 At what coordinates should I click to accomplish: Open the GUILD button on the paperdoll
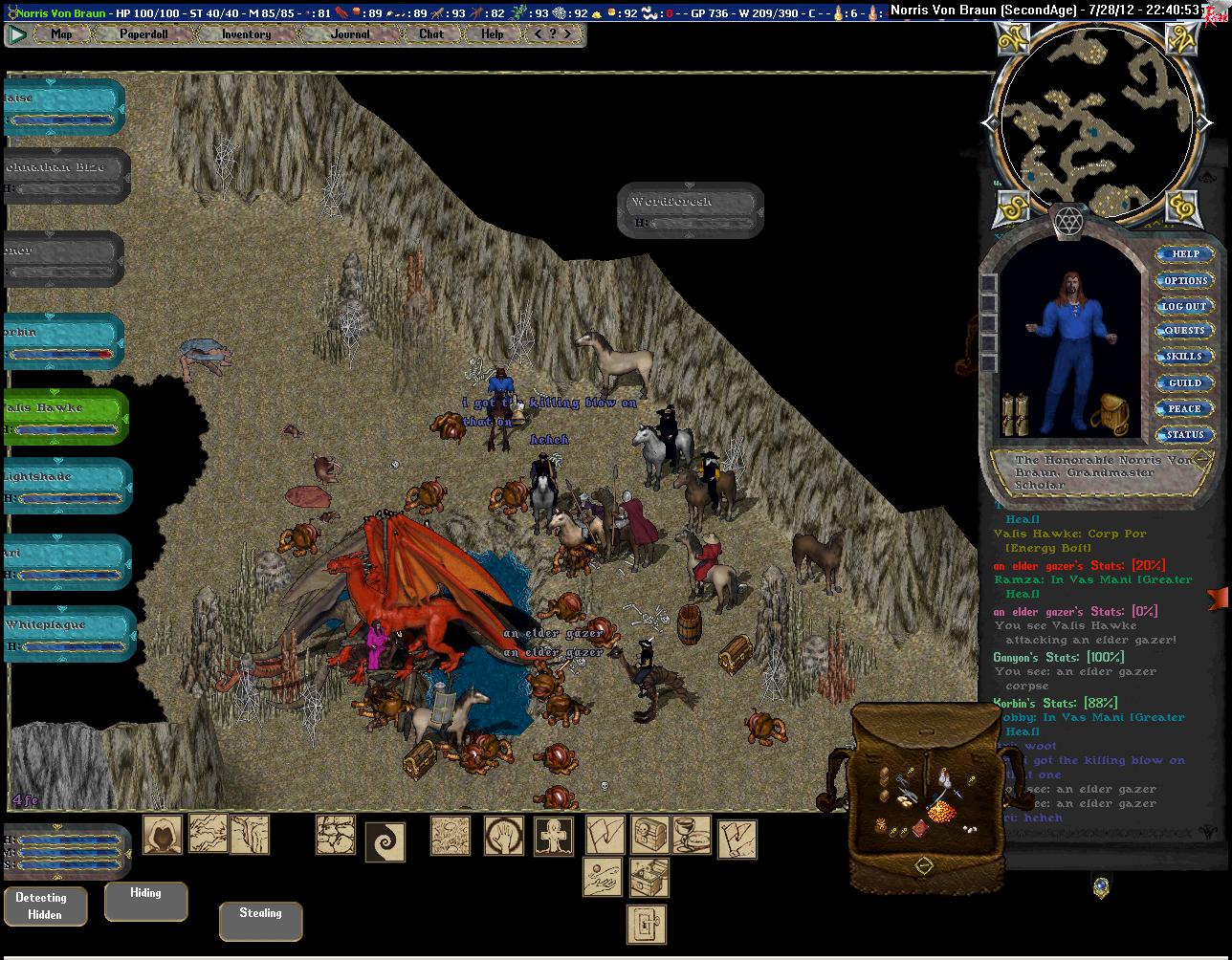click(1184, 382)
